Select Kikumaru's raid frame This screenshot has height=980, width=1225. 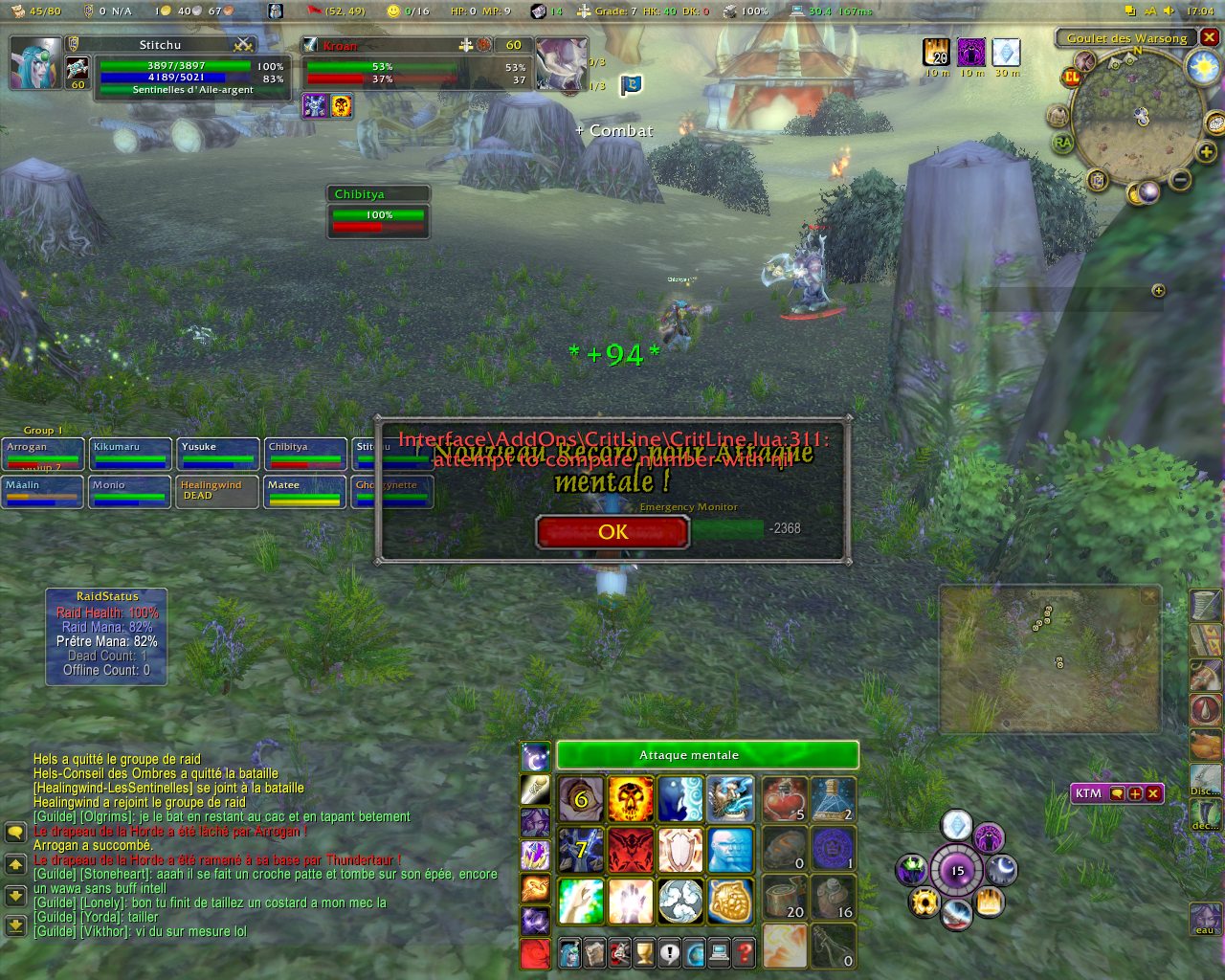click(x=130, y=454)
